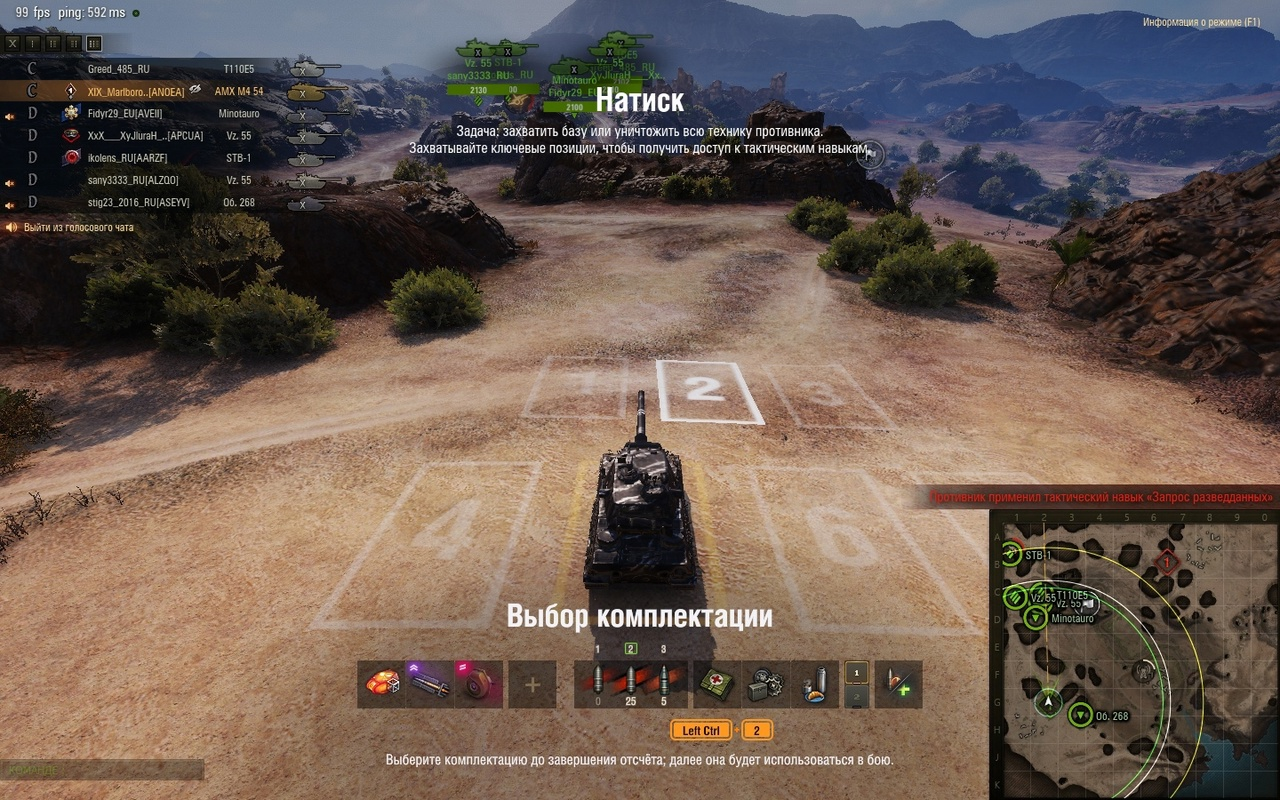The width and height of the screenshot is (1280, 800).
Task: Select the third shell with 5 rounds
Action: (x=662, y=684)
